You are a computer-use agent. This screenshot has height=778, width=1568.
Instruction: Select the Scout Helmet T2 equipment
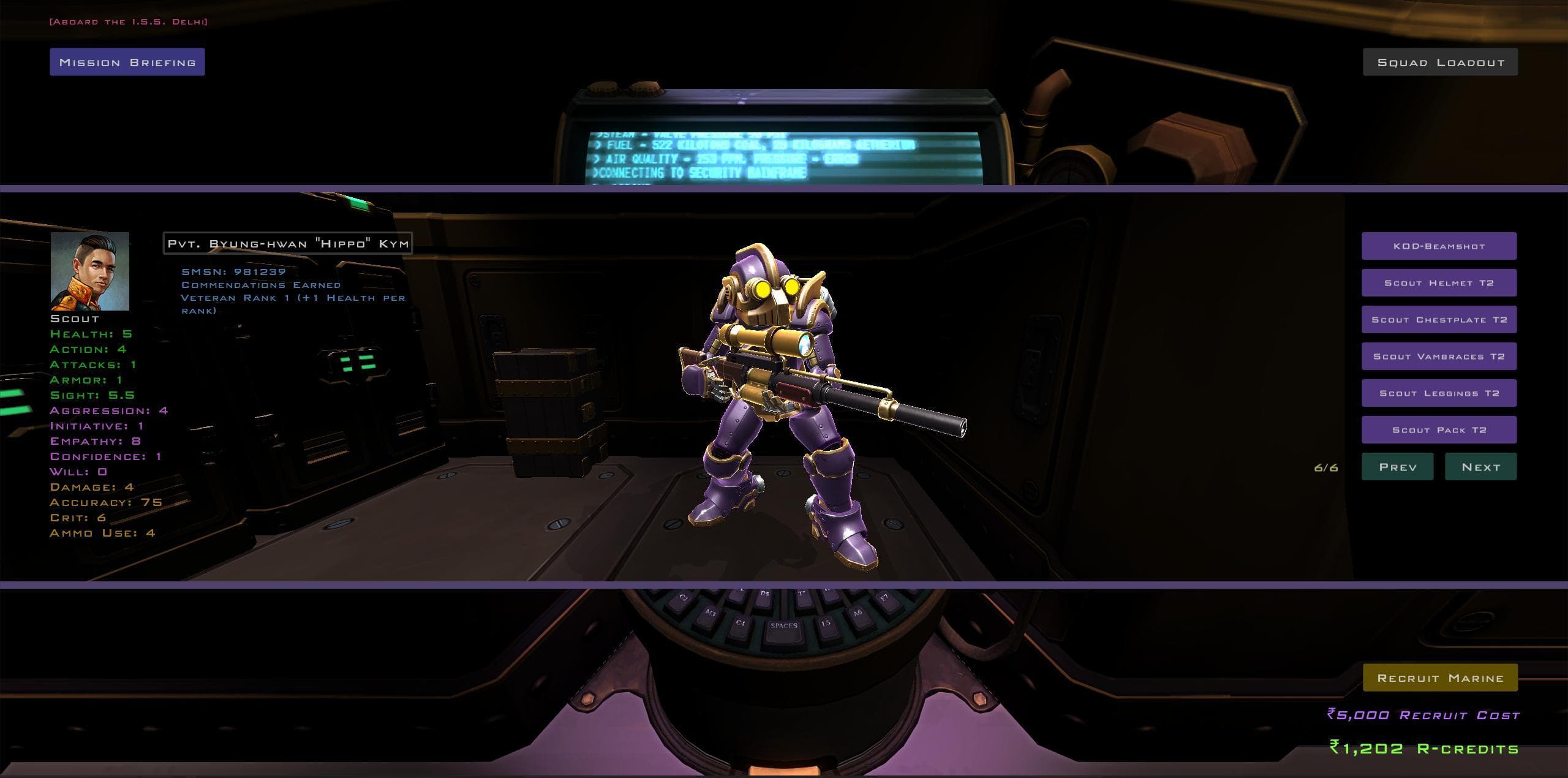tap(1439, 282)
